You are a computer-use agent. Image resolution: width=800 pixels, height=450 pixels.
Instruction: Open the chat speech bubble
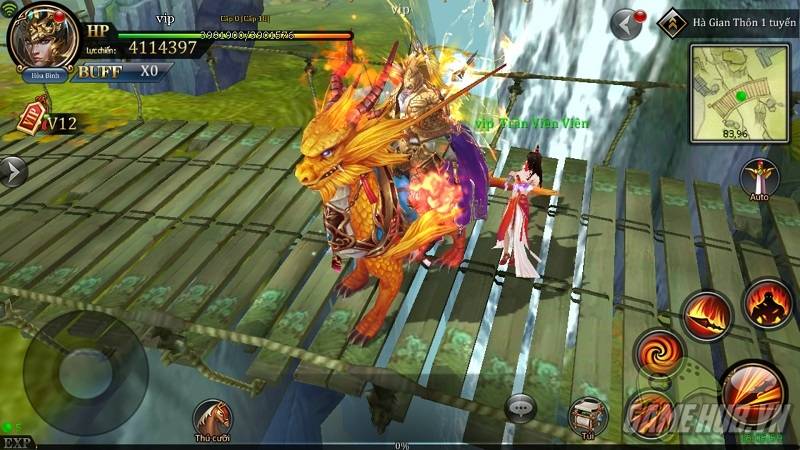point(521,407)
